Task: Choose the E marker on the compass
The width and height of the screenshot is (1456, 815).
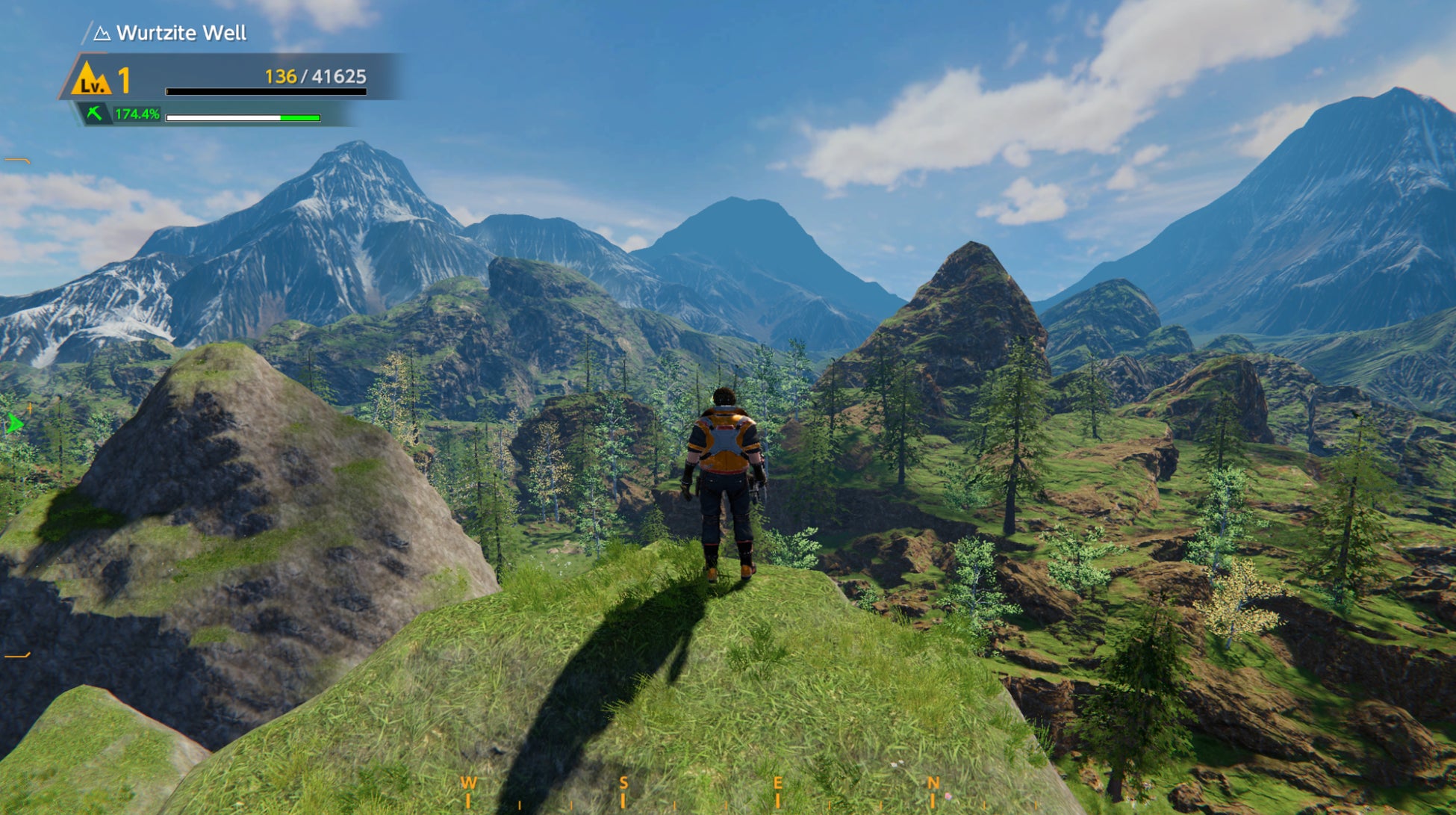Action: pos(777,783)
